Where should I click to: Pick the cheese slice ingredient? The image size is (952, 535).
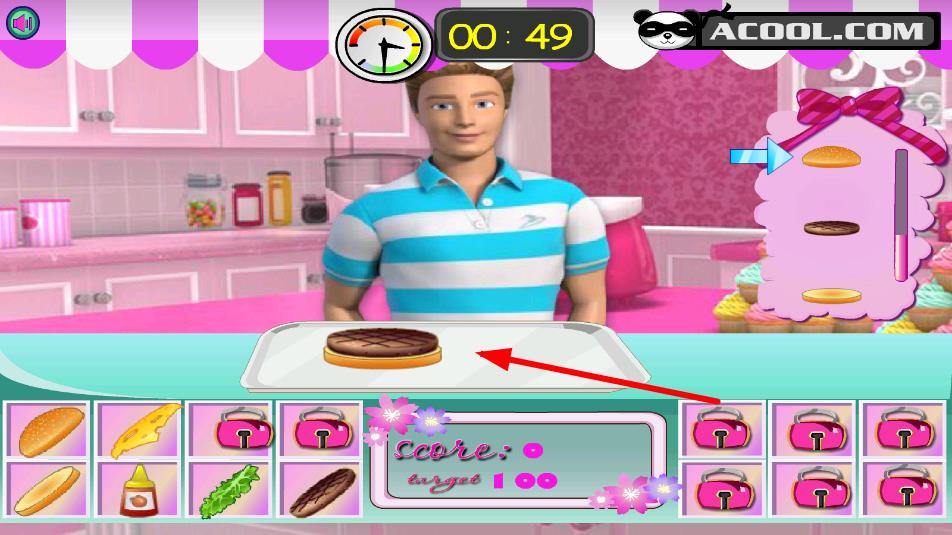click(140, 430)
